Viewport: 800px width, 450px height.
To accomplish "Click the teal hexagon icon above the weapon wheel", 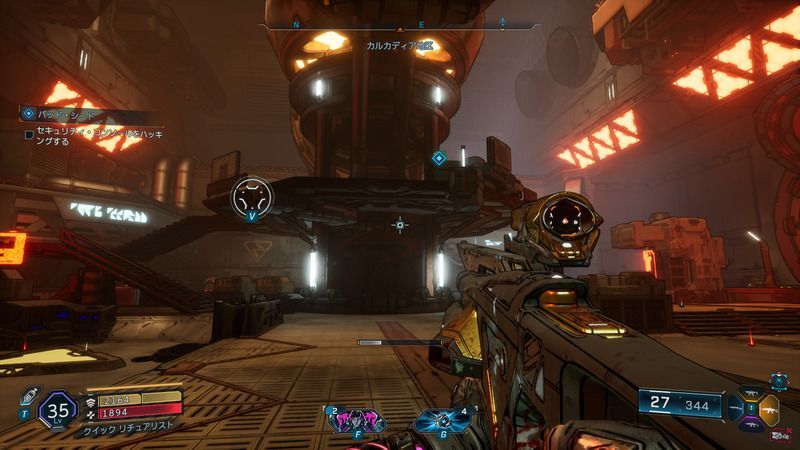I will point(777,379).
